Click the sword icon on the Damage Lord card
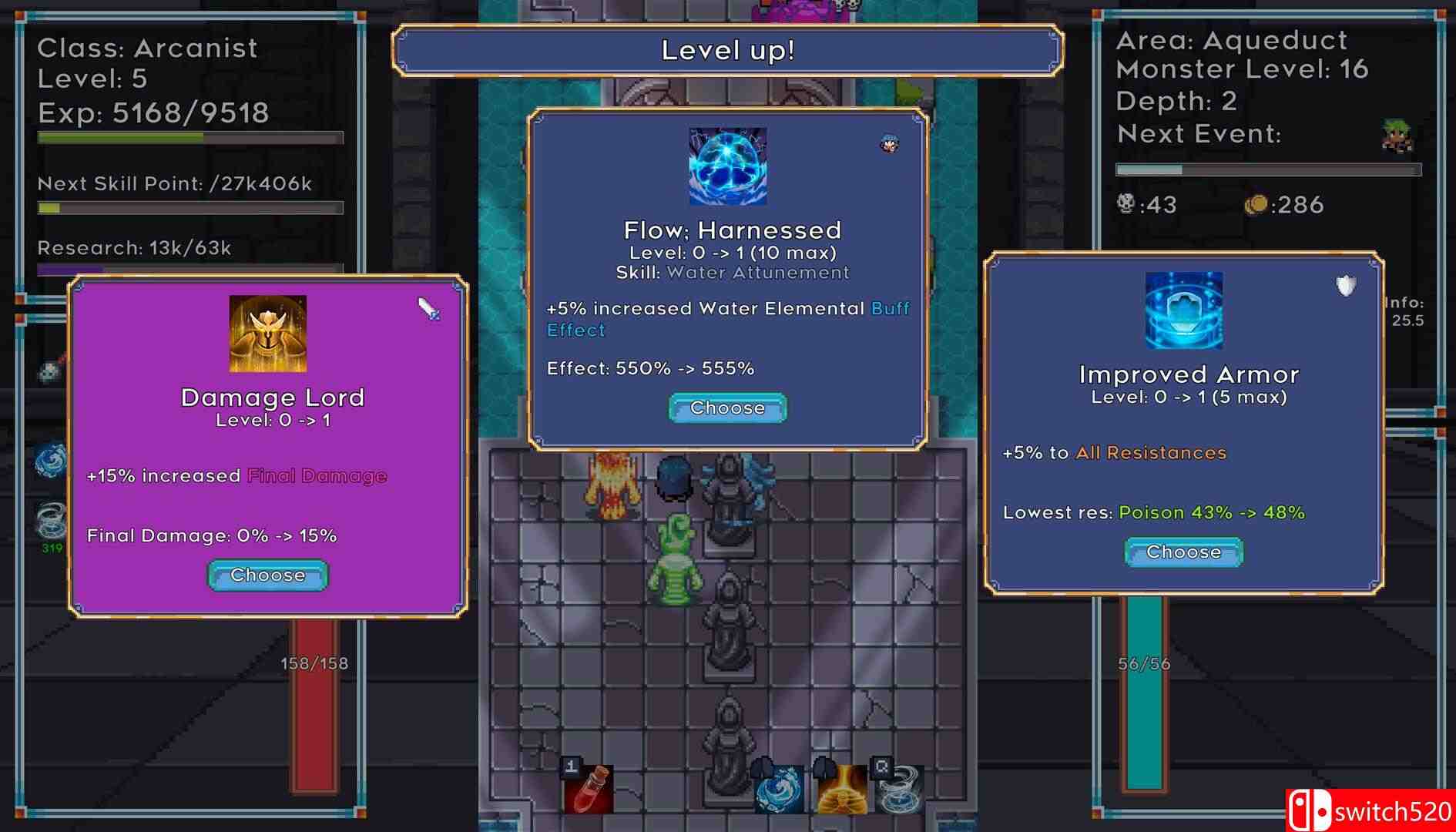 pos(429,310)
